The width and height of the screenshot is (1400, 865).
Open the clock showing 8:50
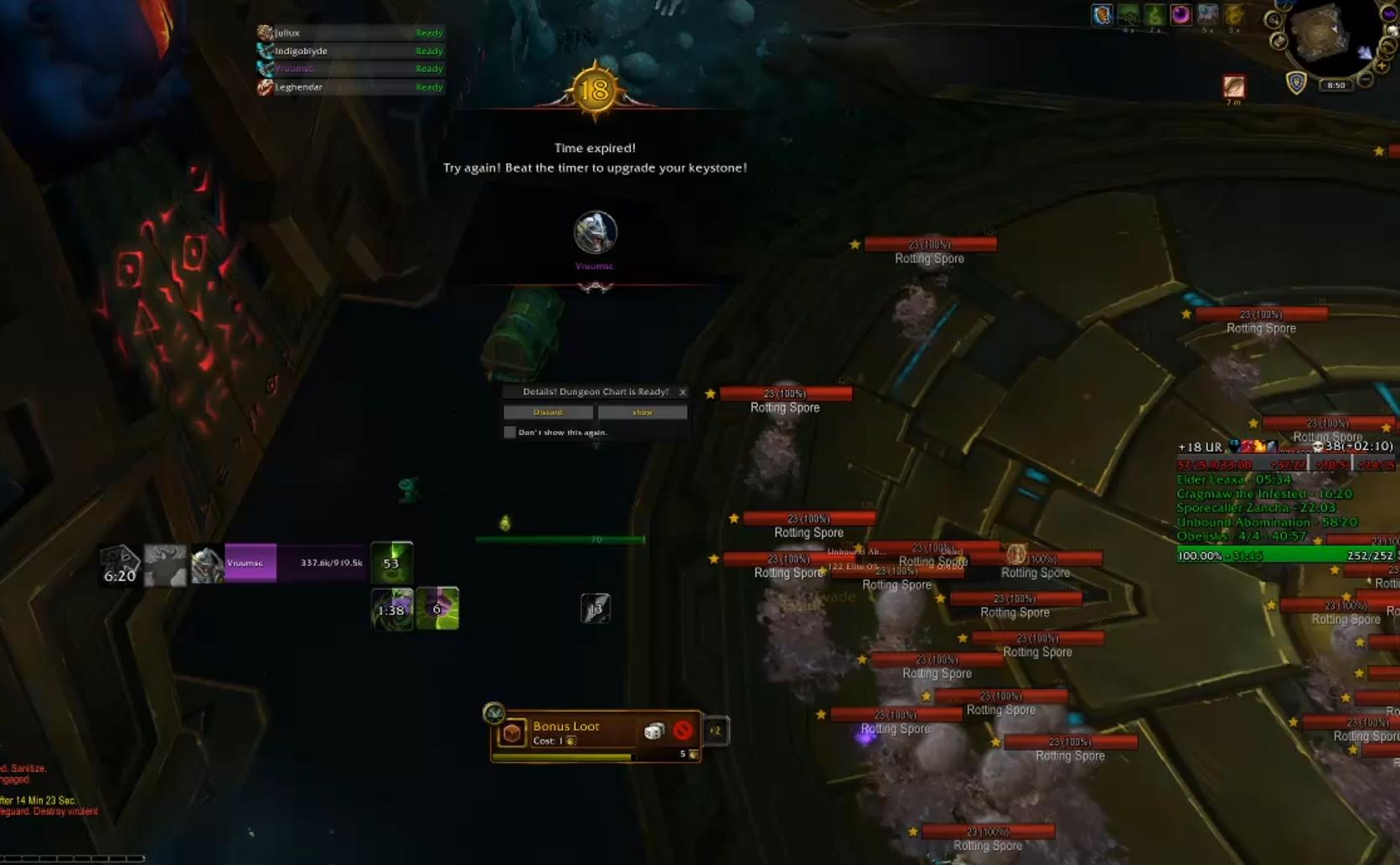(1335, 85)
